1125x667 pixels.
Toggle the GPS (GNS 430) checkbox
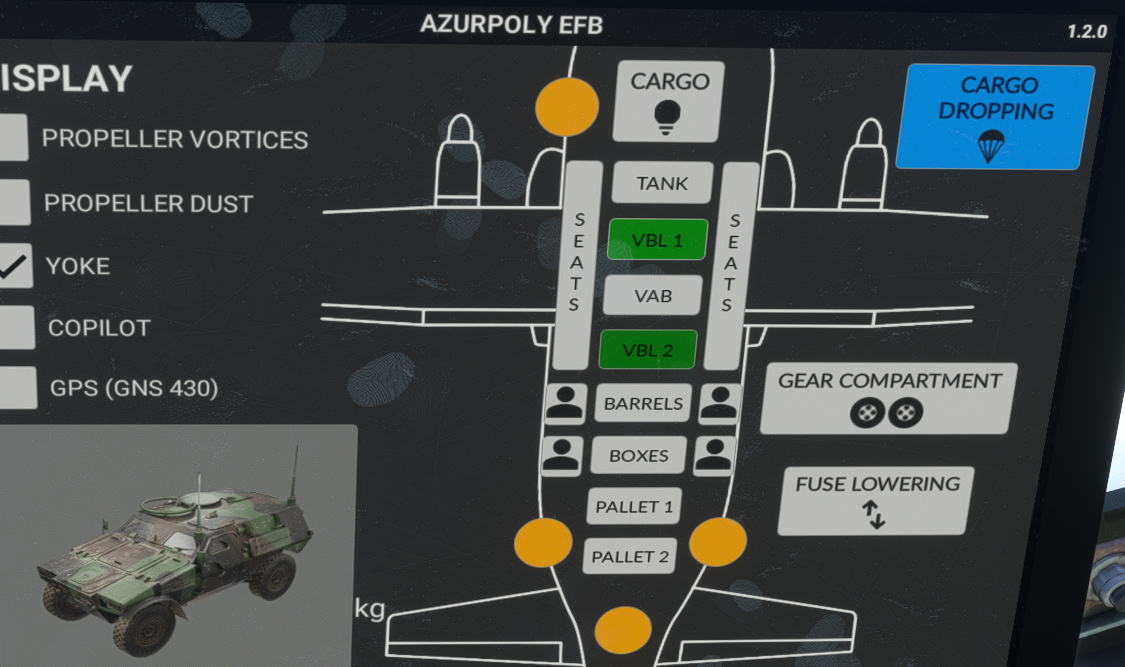[x=16, y=387]
